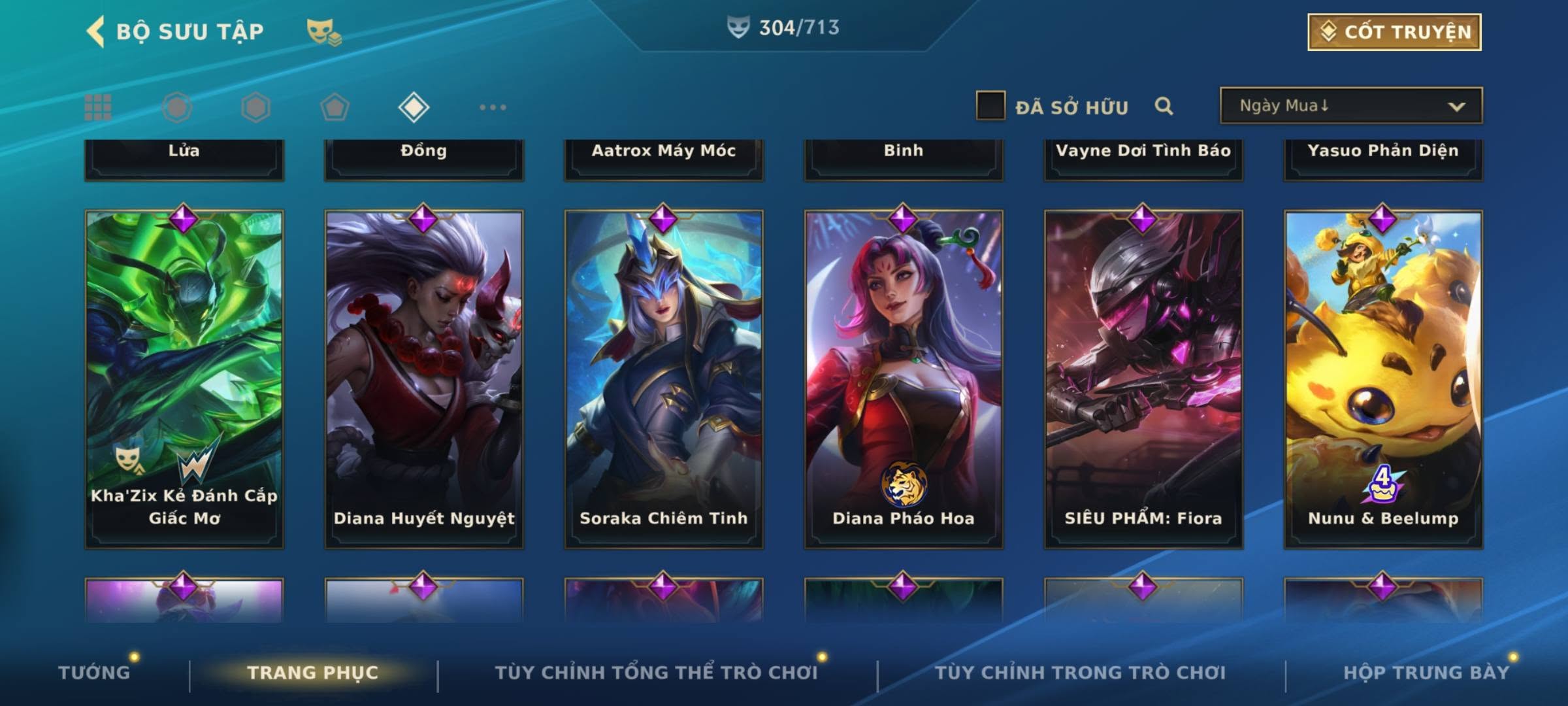Screen dimensions: 1568x706
Task: Pick the Diana Pháo Hoa skin card
Action: point(904,379)
